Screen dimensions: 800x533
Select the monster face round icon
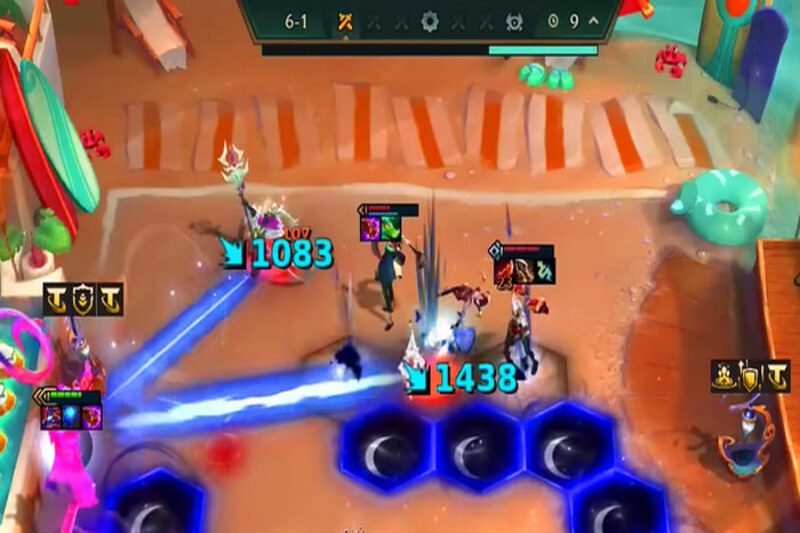pyautogui.click(x=514, y=20)
